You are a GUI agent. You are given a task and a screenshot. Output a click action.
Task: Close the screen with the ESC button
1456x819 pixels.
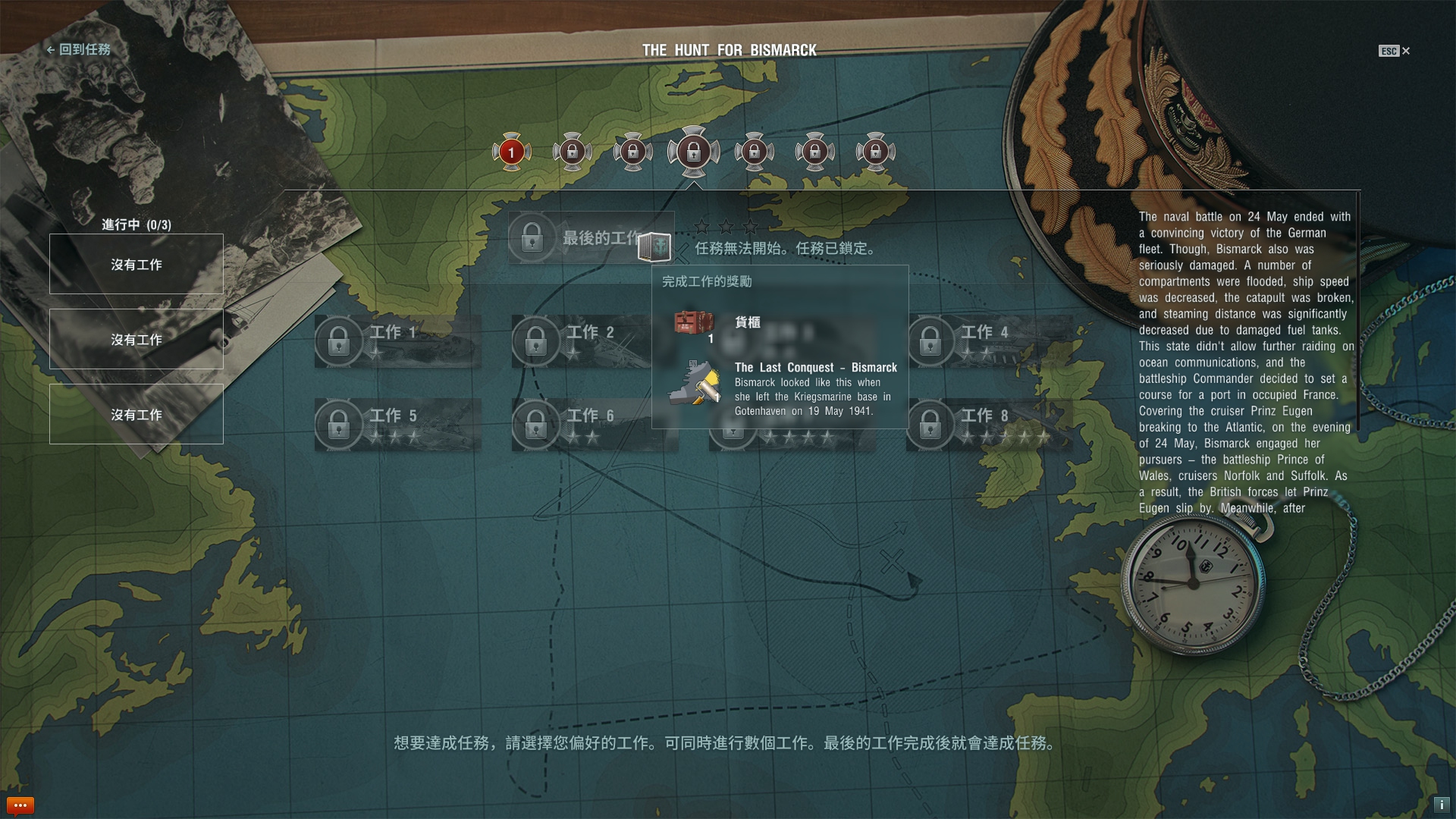[1394, 51]
